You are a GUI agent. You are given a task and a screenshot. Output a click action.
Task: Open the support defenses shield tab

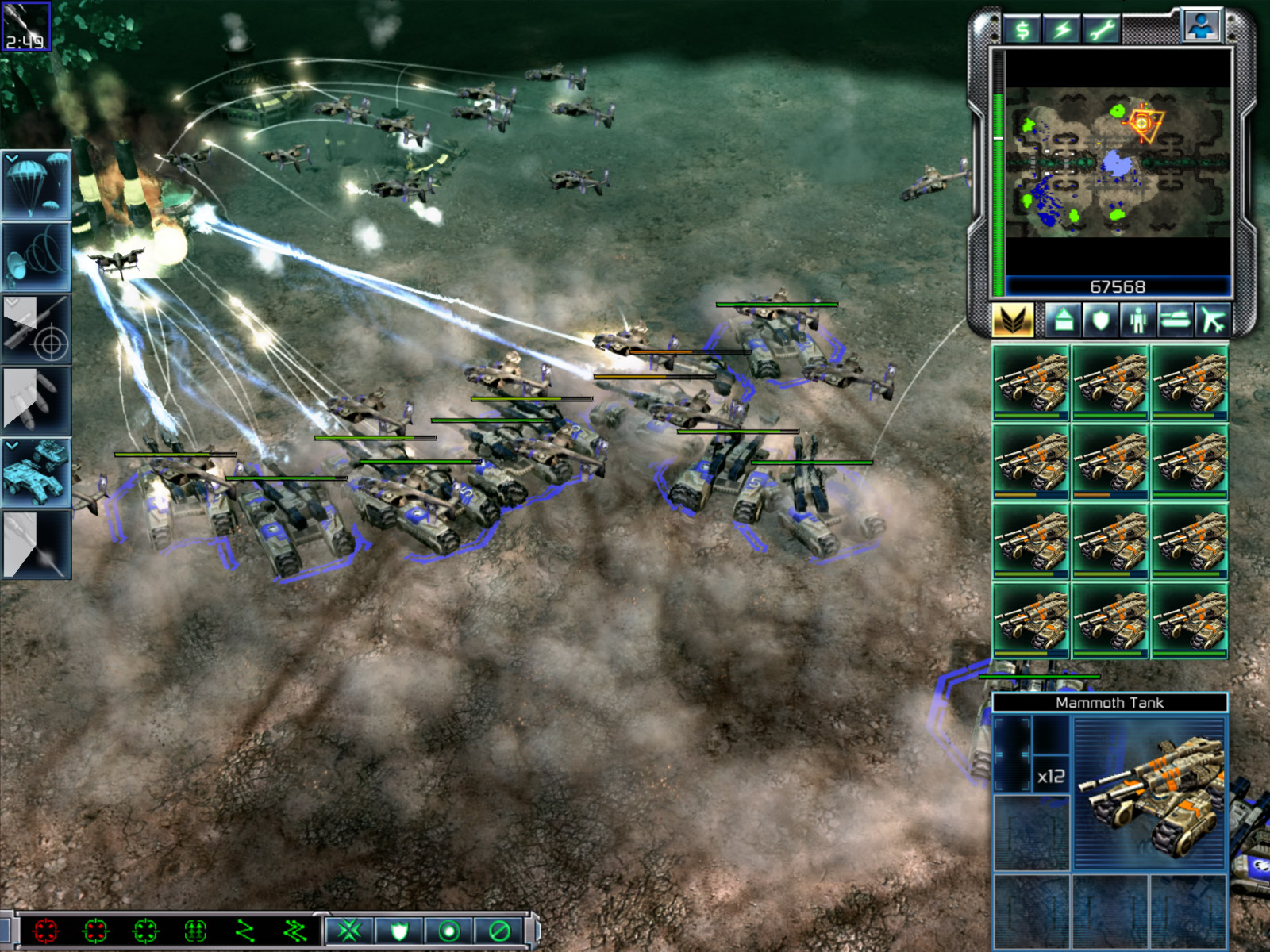(1101, 321)
